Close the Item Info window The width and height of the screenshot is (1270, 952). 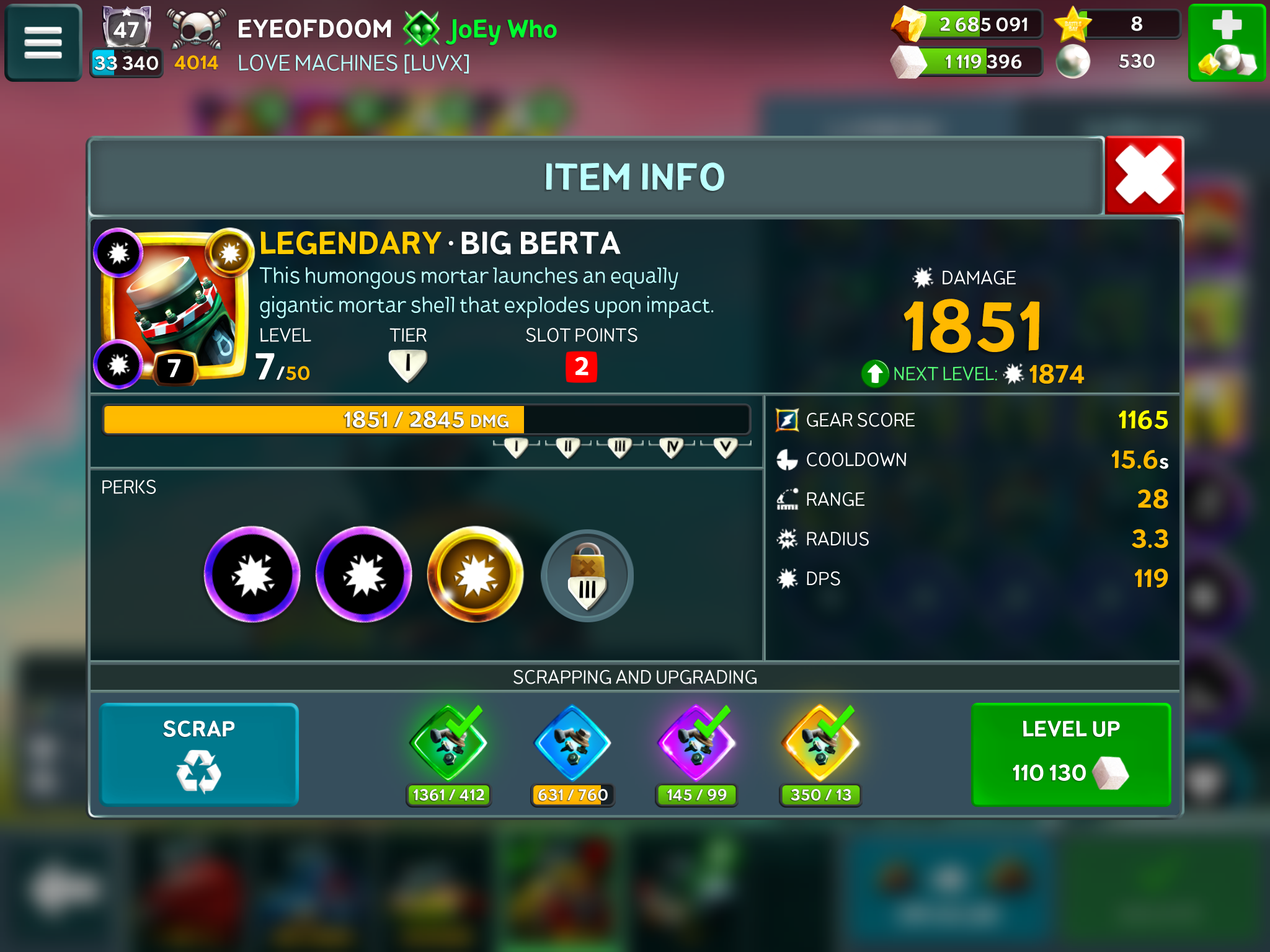pyautogui.click(x=1144, y=176)
